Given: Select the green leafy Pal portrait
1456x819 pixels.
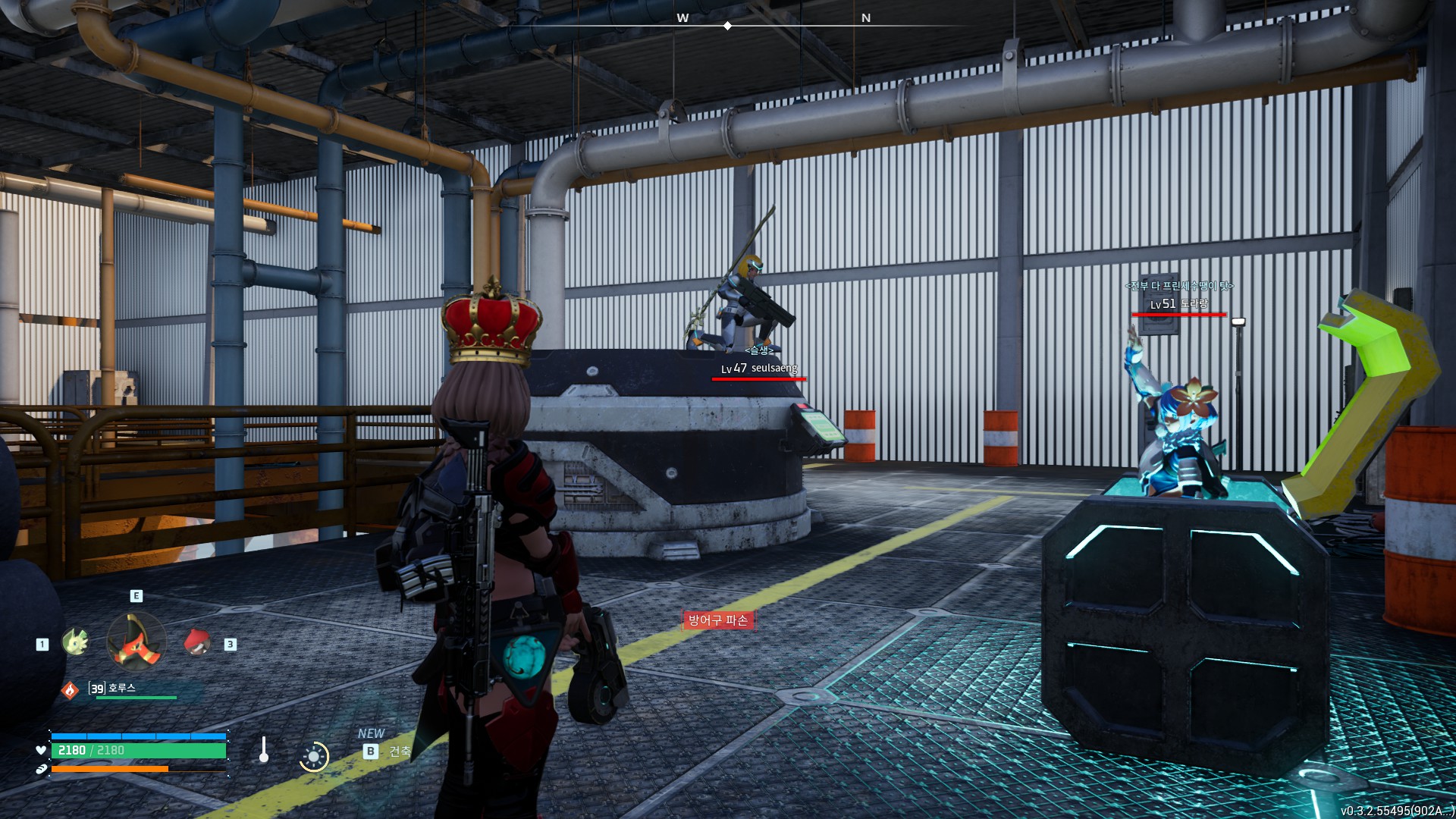Looking at the screenshot, I should (74, 642).
